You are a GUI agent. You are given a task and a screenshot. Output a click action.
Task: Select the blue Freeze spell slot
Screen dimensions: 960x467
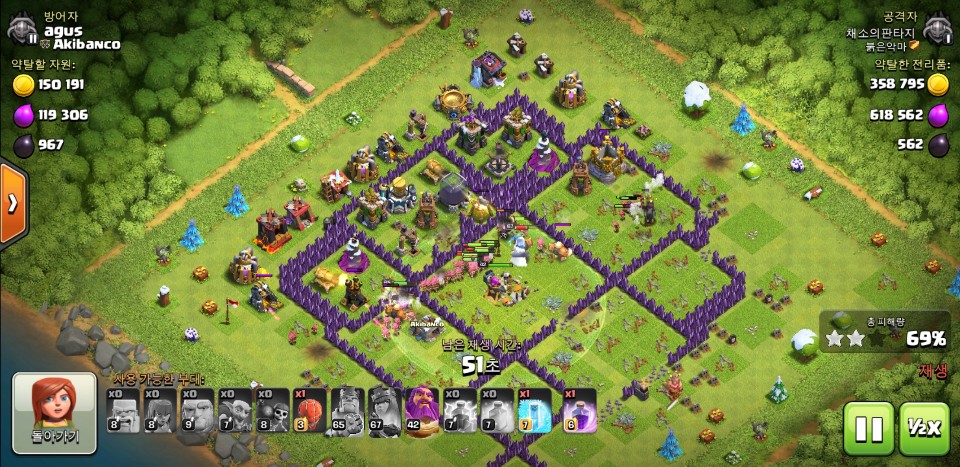pyautogui.click(x=534, y=410)
